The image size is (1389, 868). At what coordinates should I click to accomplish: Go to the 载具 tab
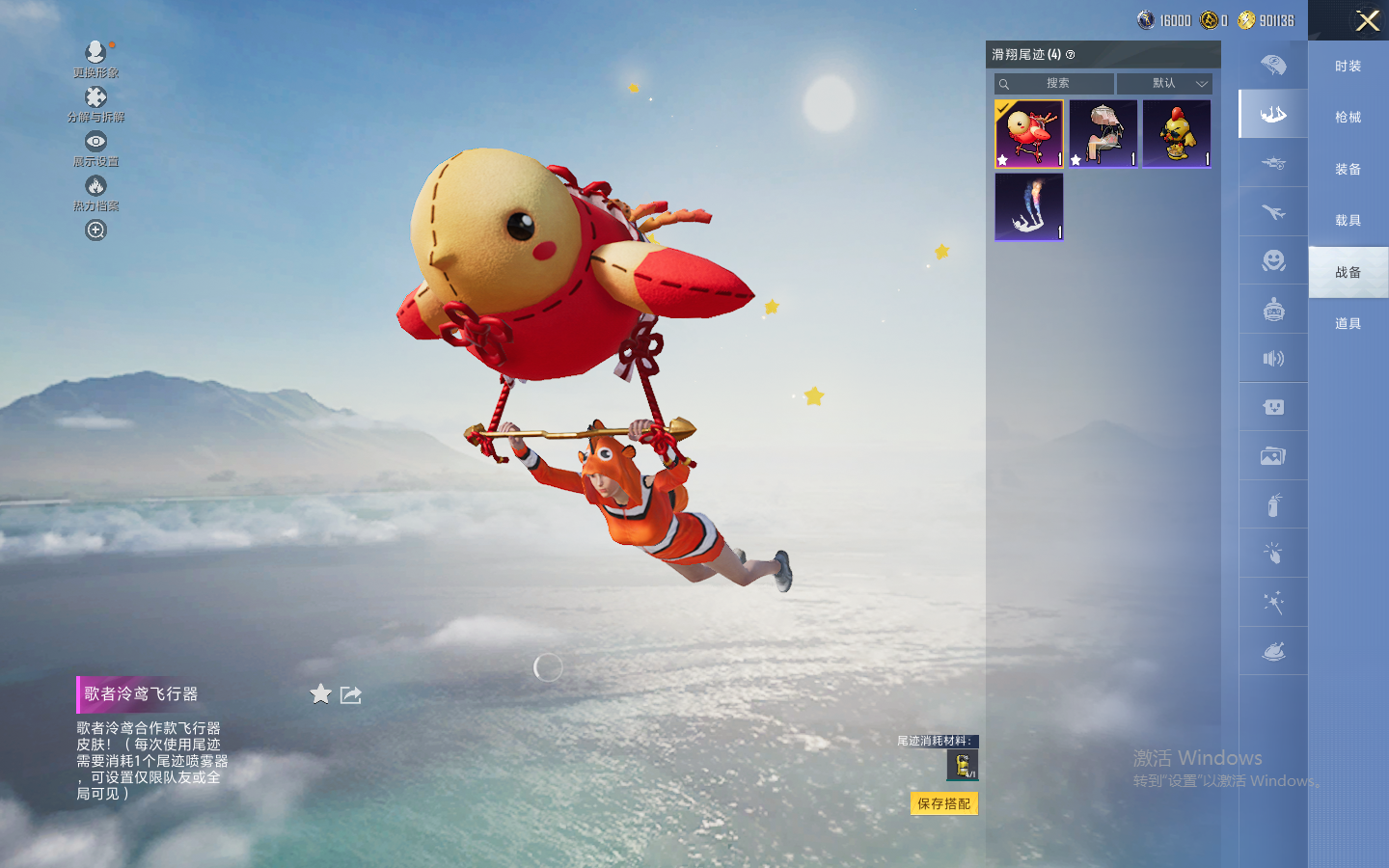click(1348, 221)
